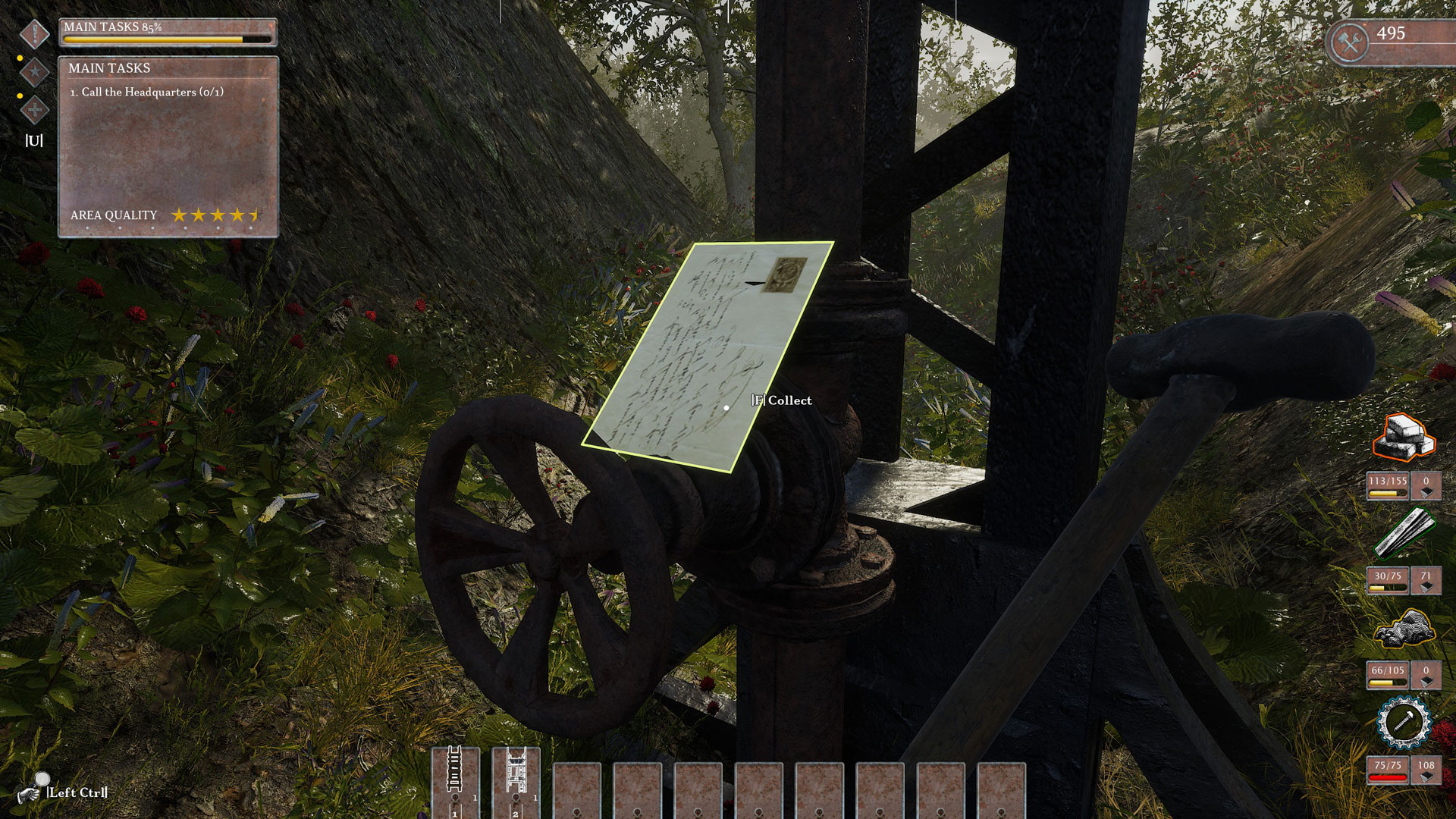The image size is (1456, 819).
Task: Toggle the yellow notification dot beside star diamond
Action: click(x=20, y=57)
